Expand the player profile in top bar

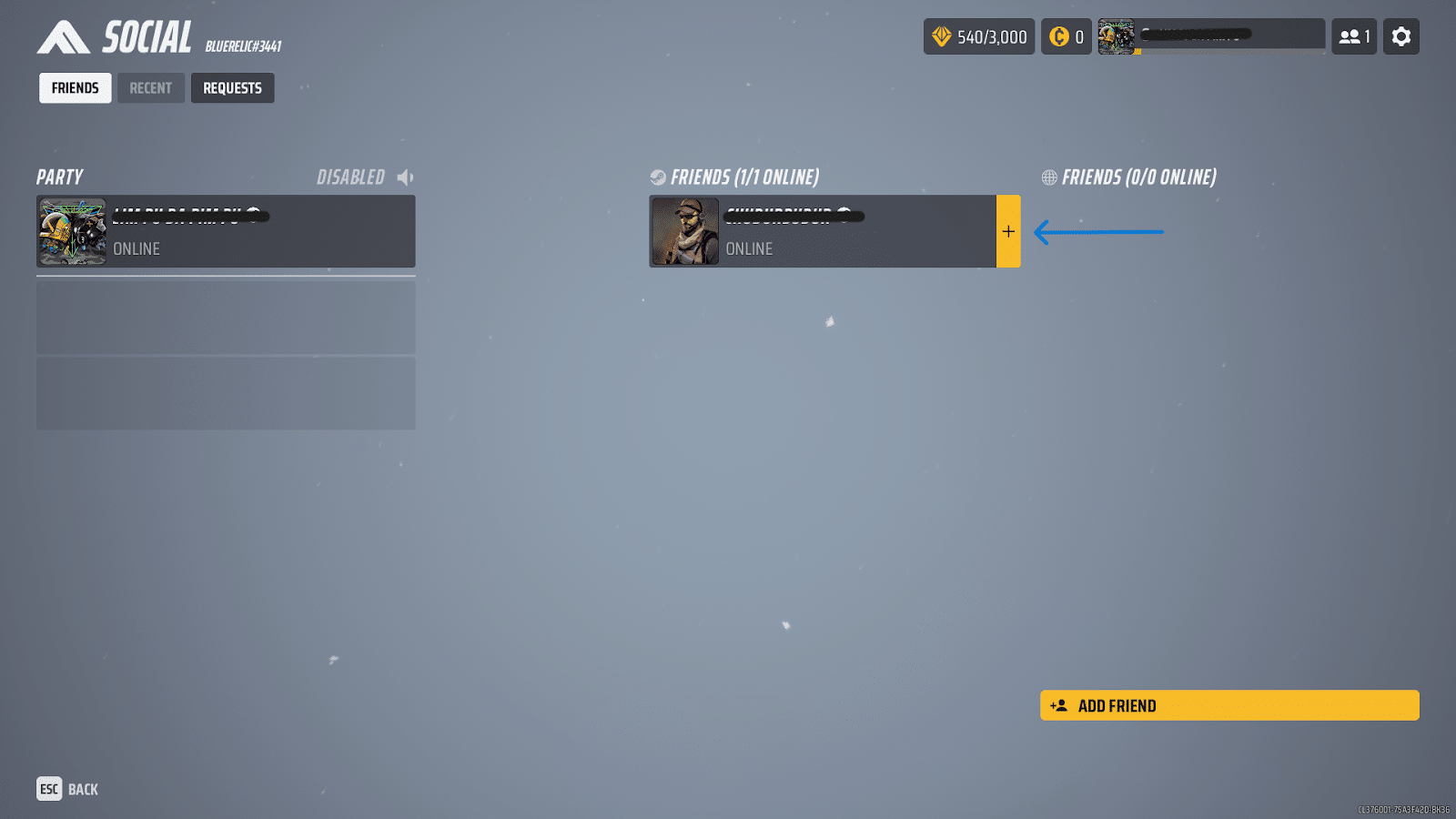pos(1210,36)
